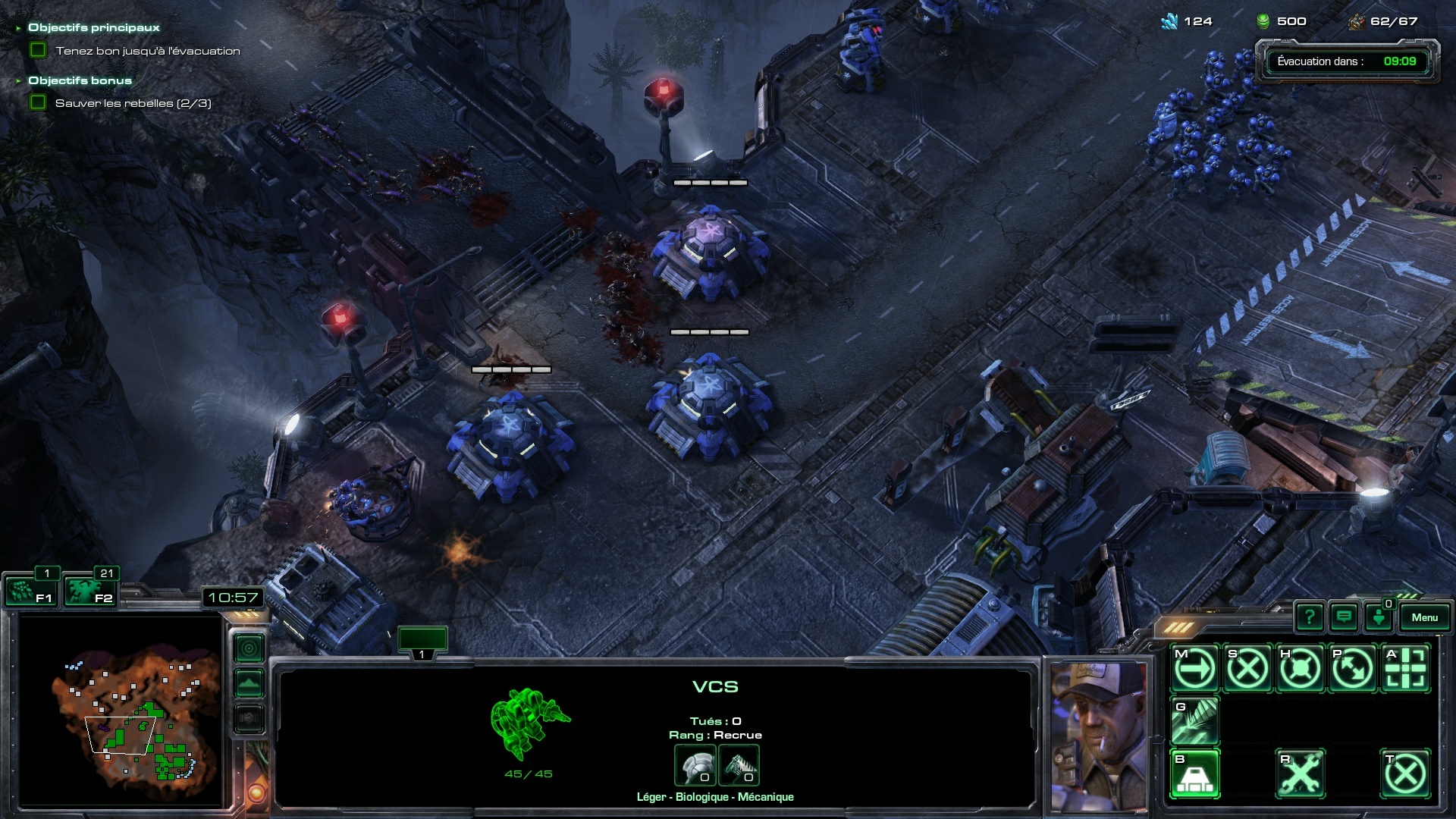The height and width of the screenshot is (819, 1456).
Task: Choose the Hold Position command
Action: click(1300, 669)
